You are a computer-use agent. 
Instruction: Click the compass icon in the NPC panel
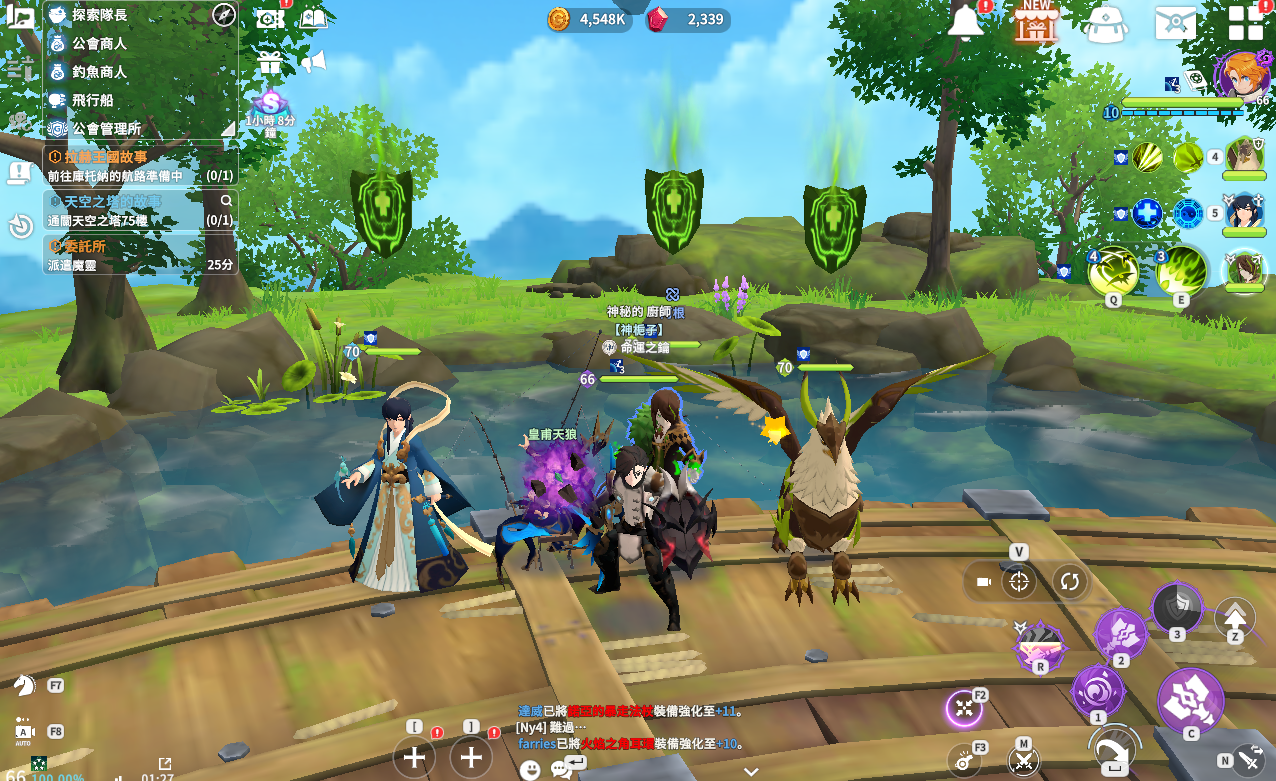pos(224,15)
